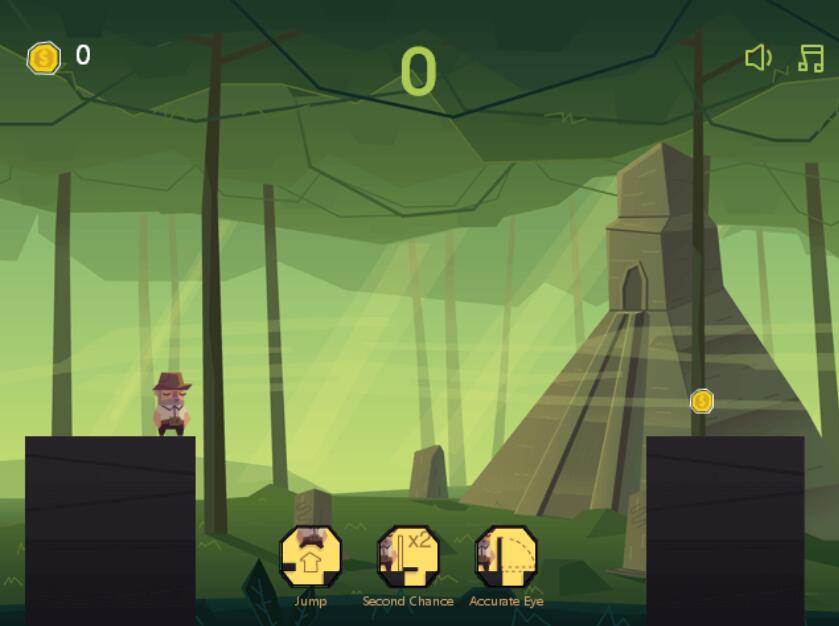This screenshot has width=839, height=626.
Task: Toggle the music note icon
Action: click(810, 58)
